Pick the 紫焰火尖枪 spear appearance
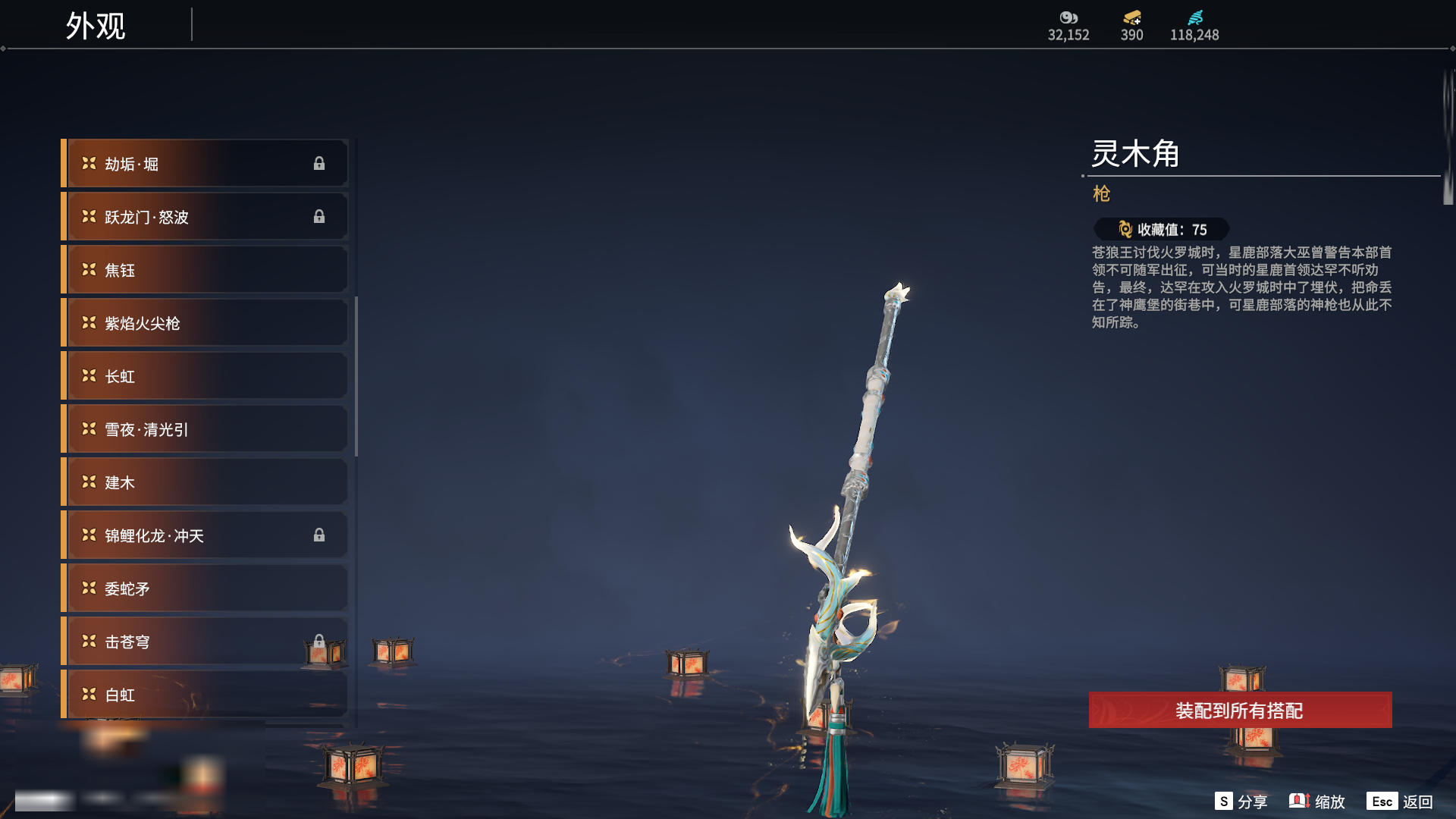1456x819 pixels. tap(205, 323)
